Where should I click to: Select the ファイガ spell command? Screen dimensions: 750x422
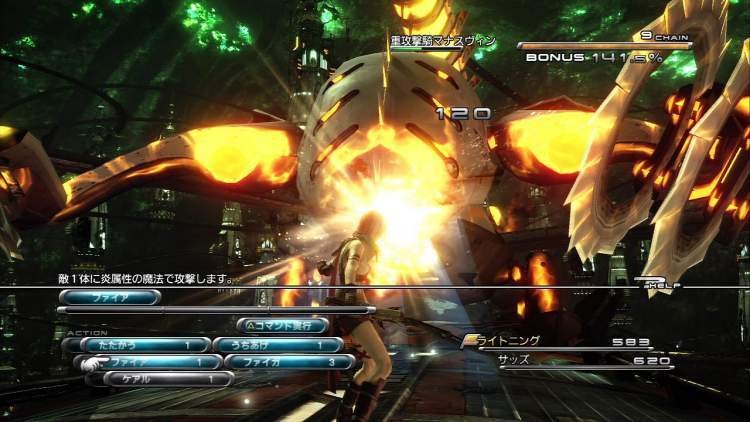pos(288,362)
